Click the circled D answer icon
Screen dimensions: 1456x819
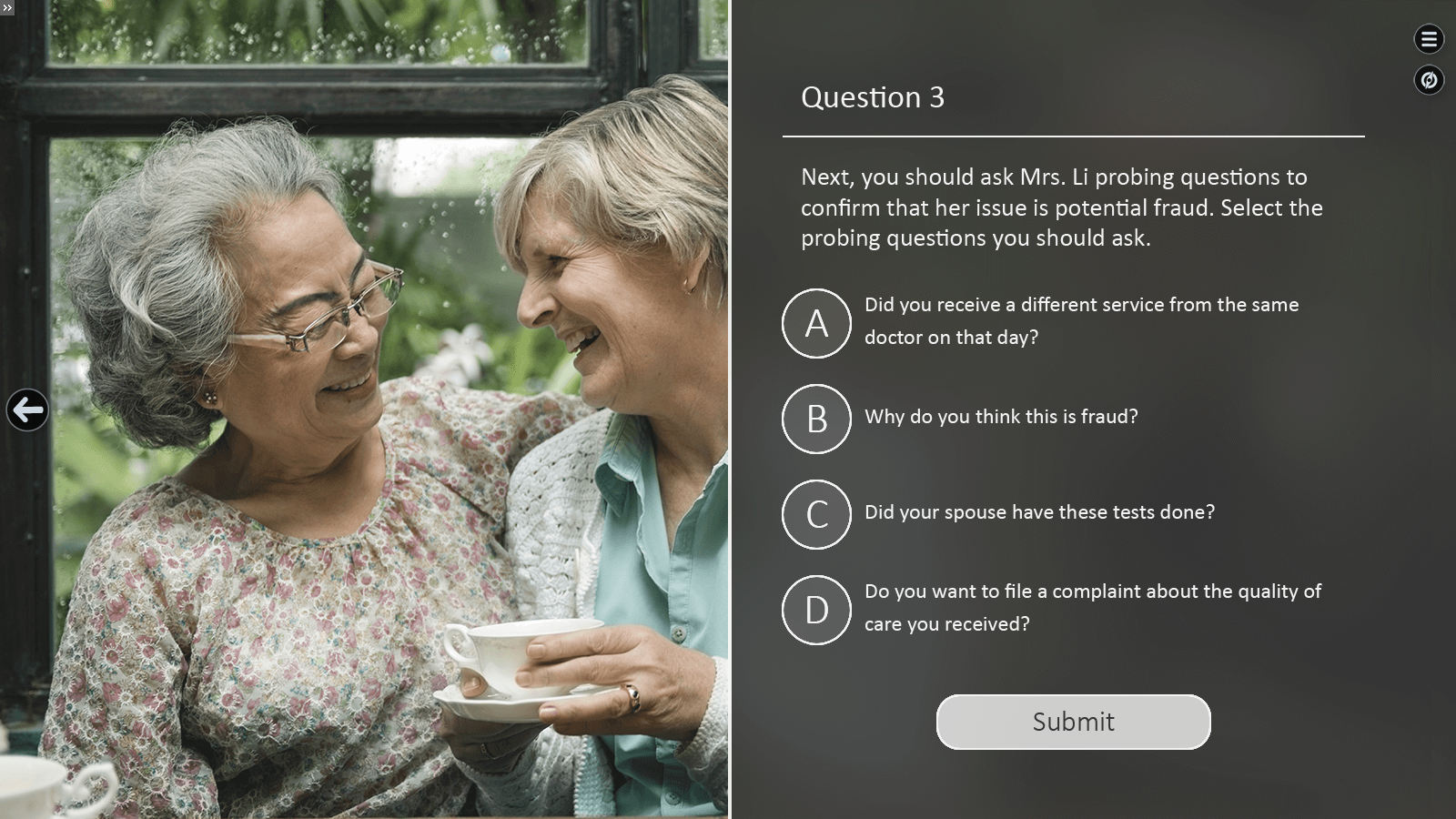816,610
